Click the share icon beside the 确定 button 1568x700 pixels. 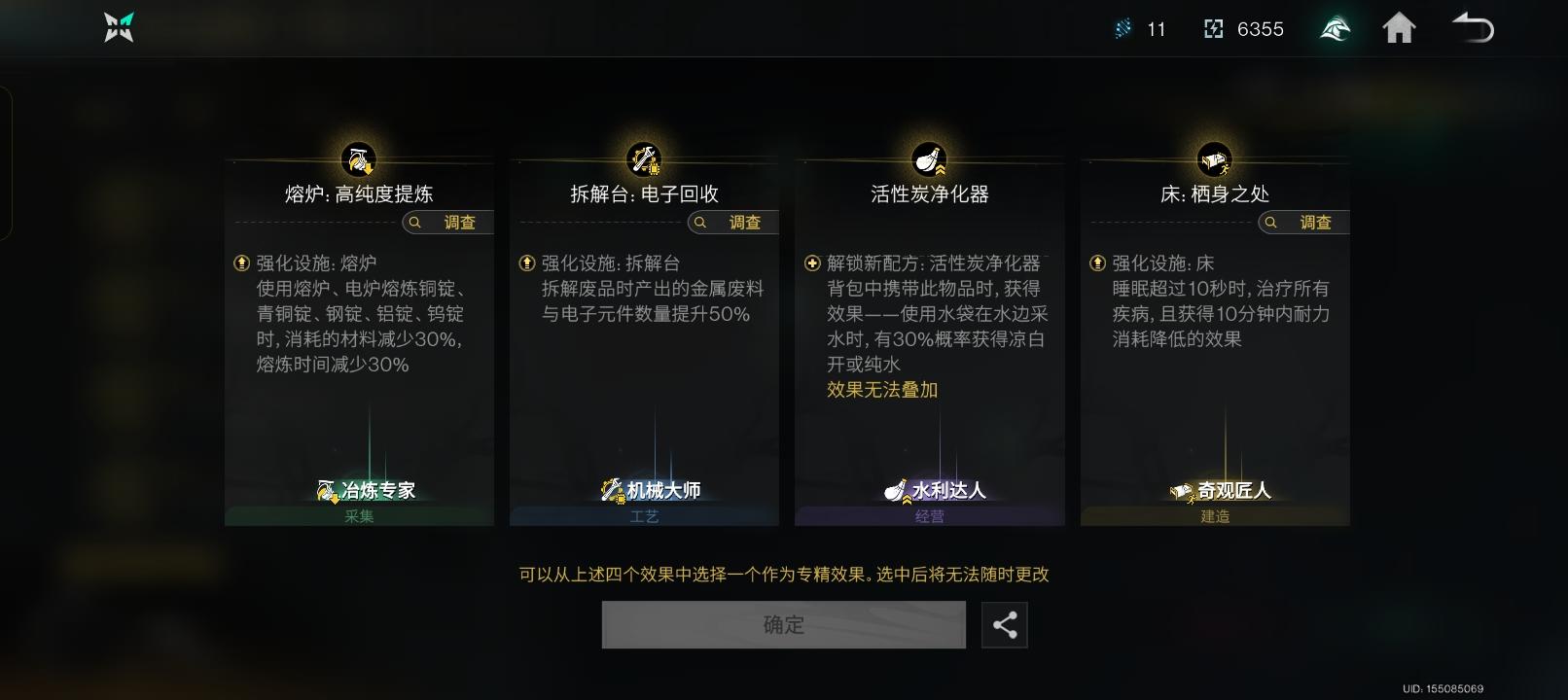[x=1005, y=625]
